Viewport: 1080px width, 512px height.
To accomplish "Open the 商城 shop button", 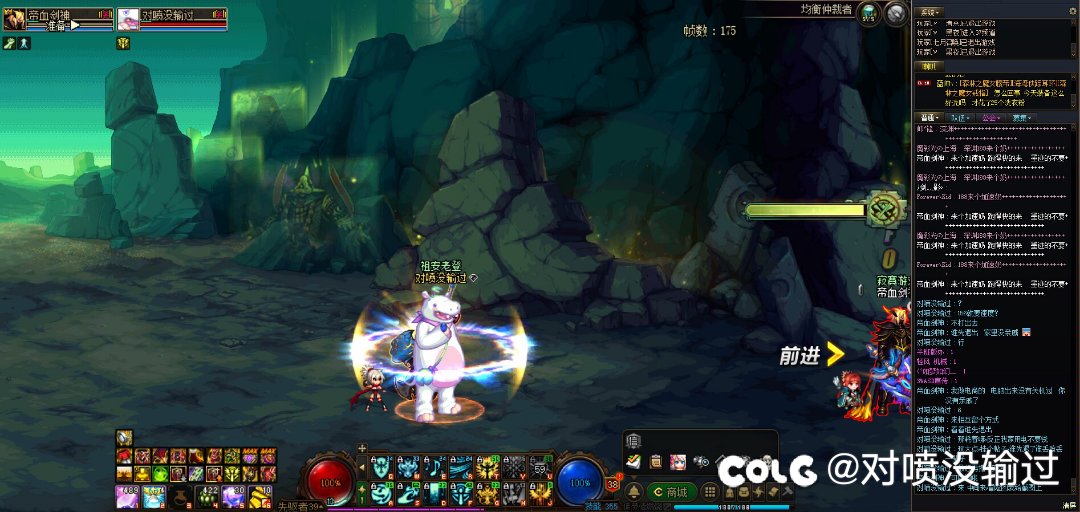I will 670,492.
